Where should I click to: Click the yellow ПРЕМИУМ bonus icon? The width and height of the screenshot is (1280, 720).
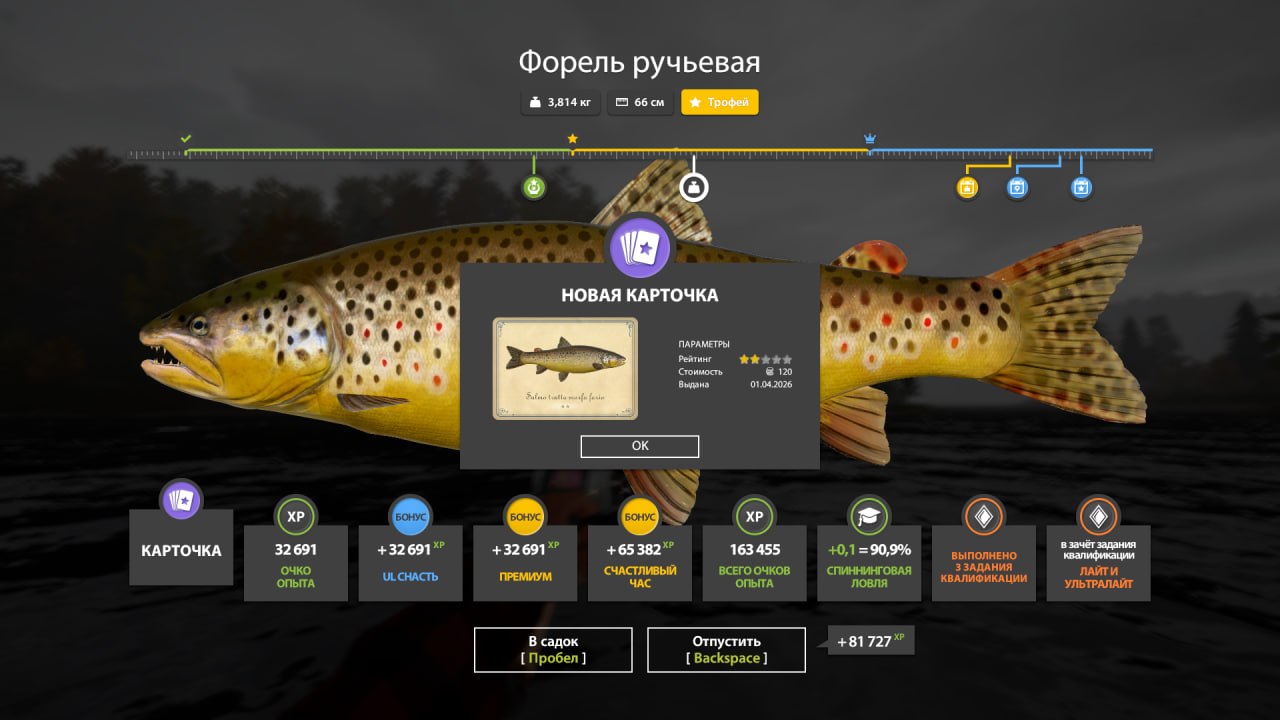[x=525, y=517]
